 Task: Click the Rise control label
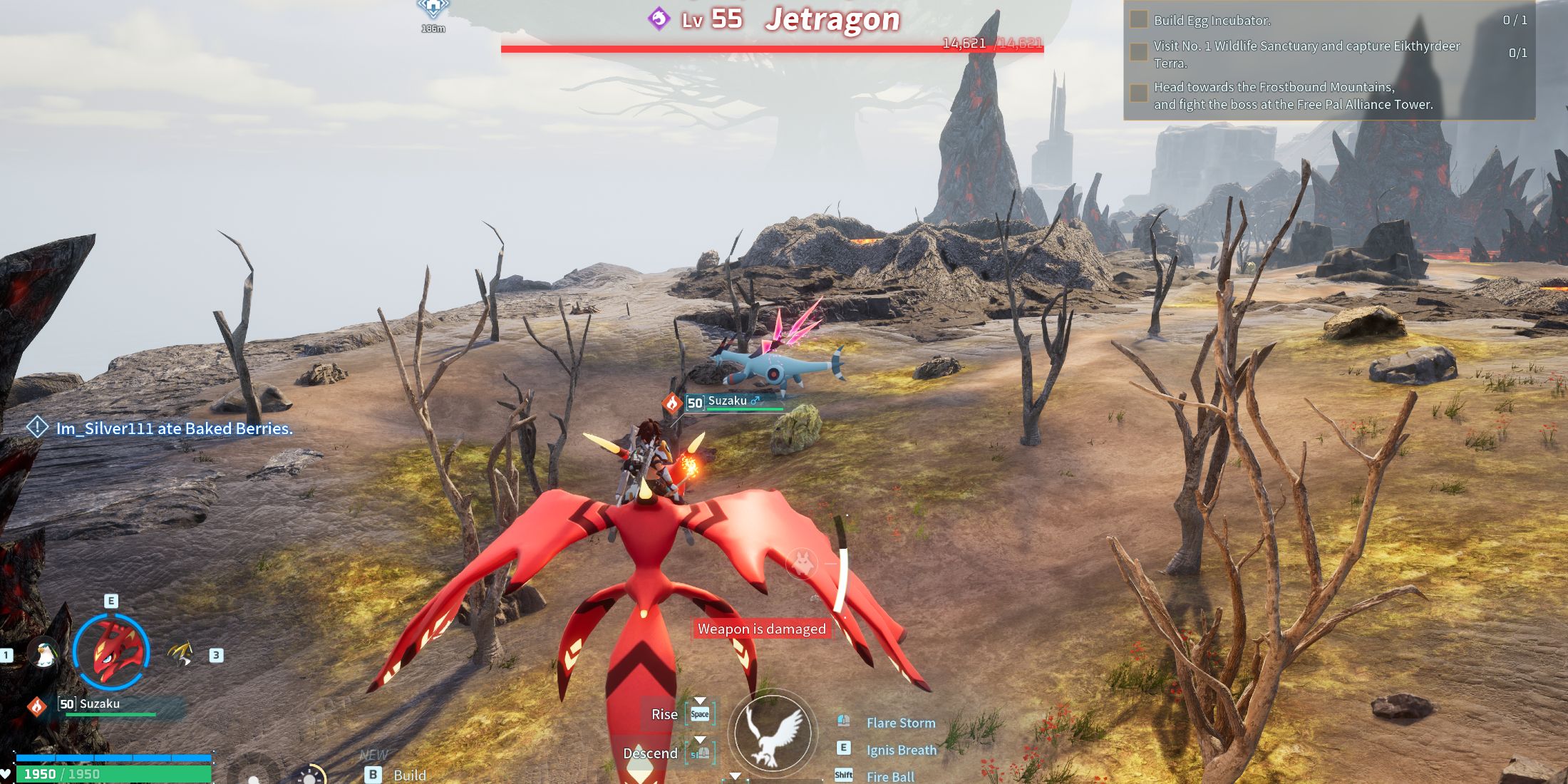(665, 714)
